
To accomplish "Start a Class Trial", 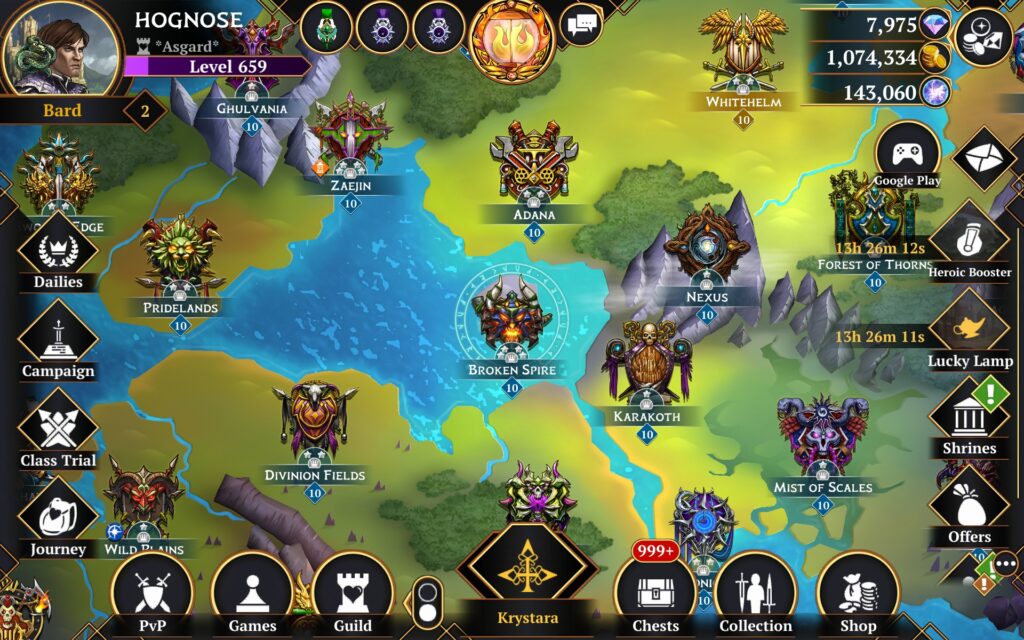I will 57,428.
